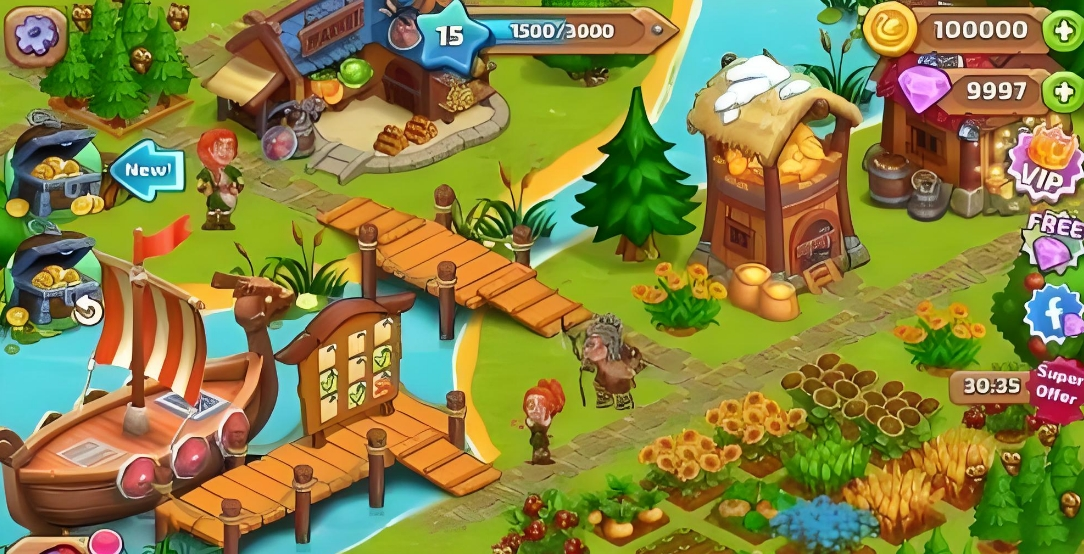The width and height of the screenshot is (1084, 554).
Task: Open settings with the purple gear button
Action: [x=36, y=35]
